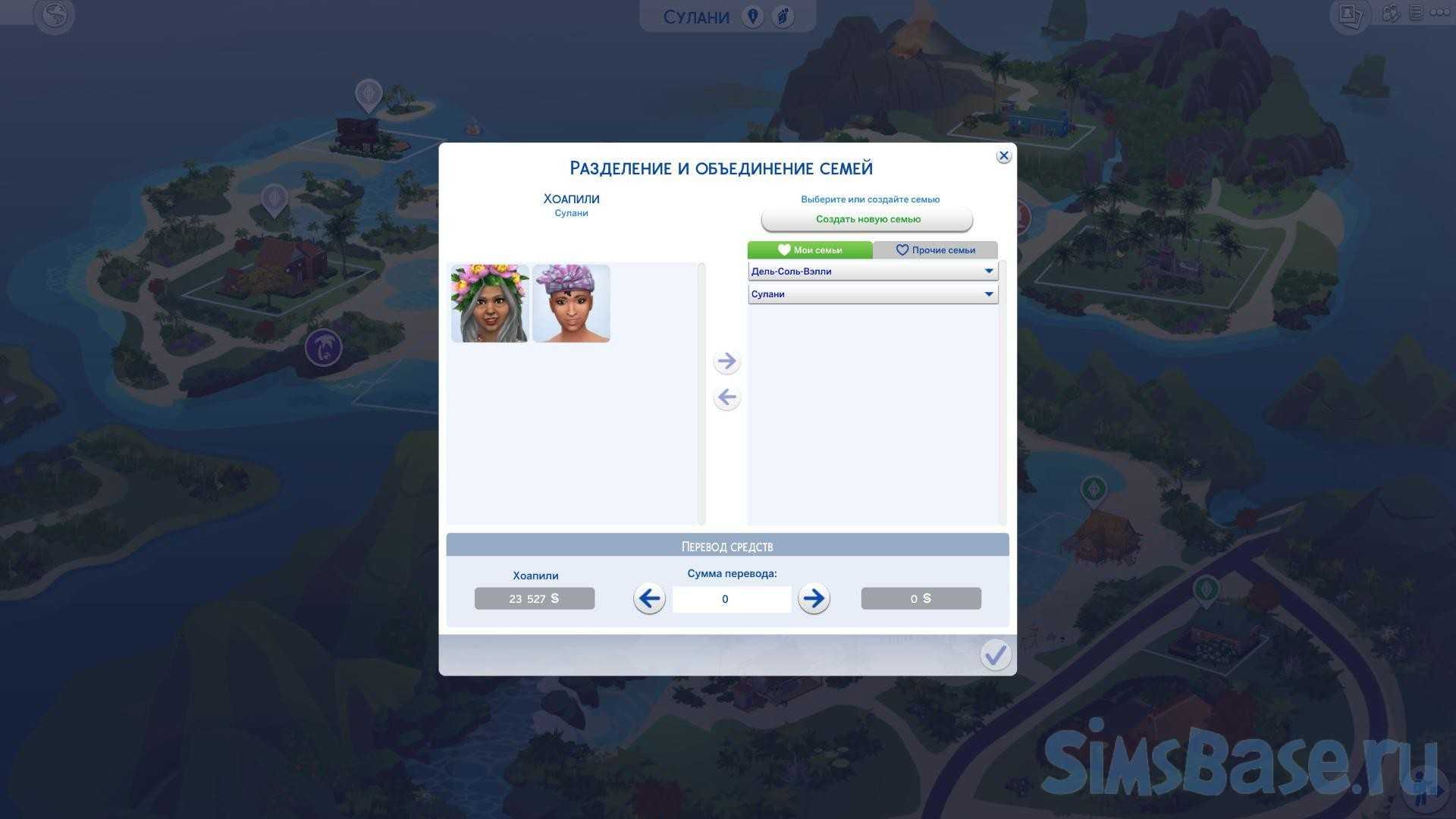Select the Sim with the flower crown
The height and width of the screenshot is (819, 1456).
(490, 303)
